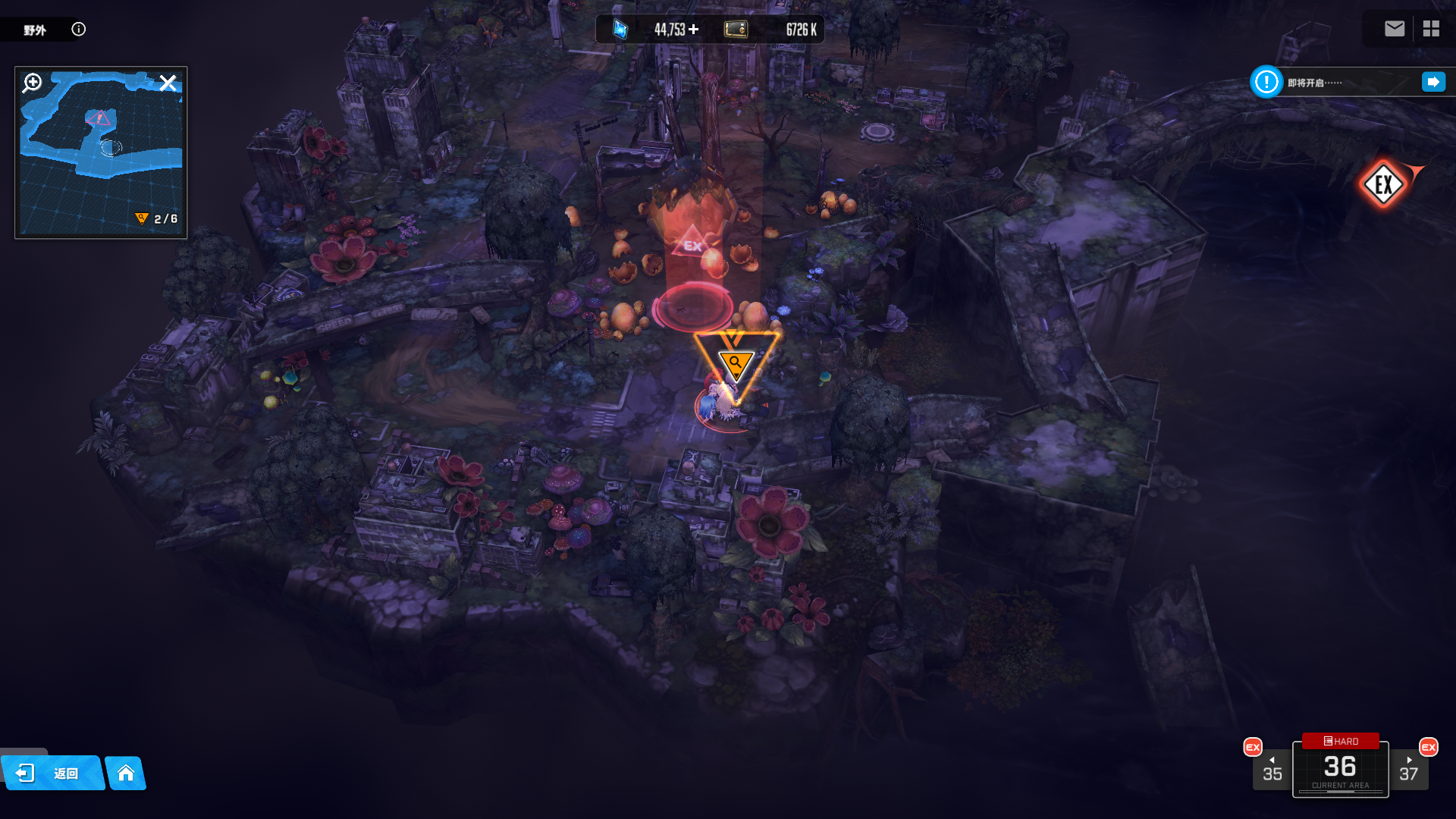Image resolution: width=1456 pixels, height=819 pixels.
Task: Select the EX diamond marker
Action: coord(1383,184)
